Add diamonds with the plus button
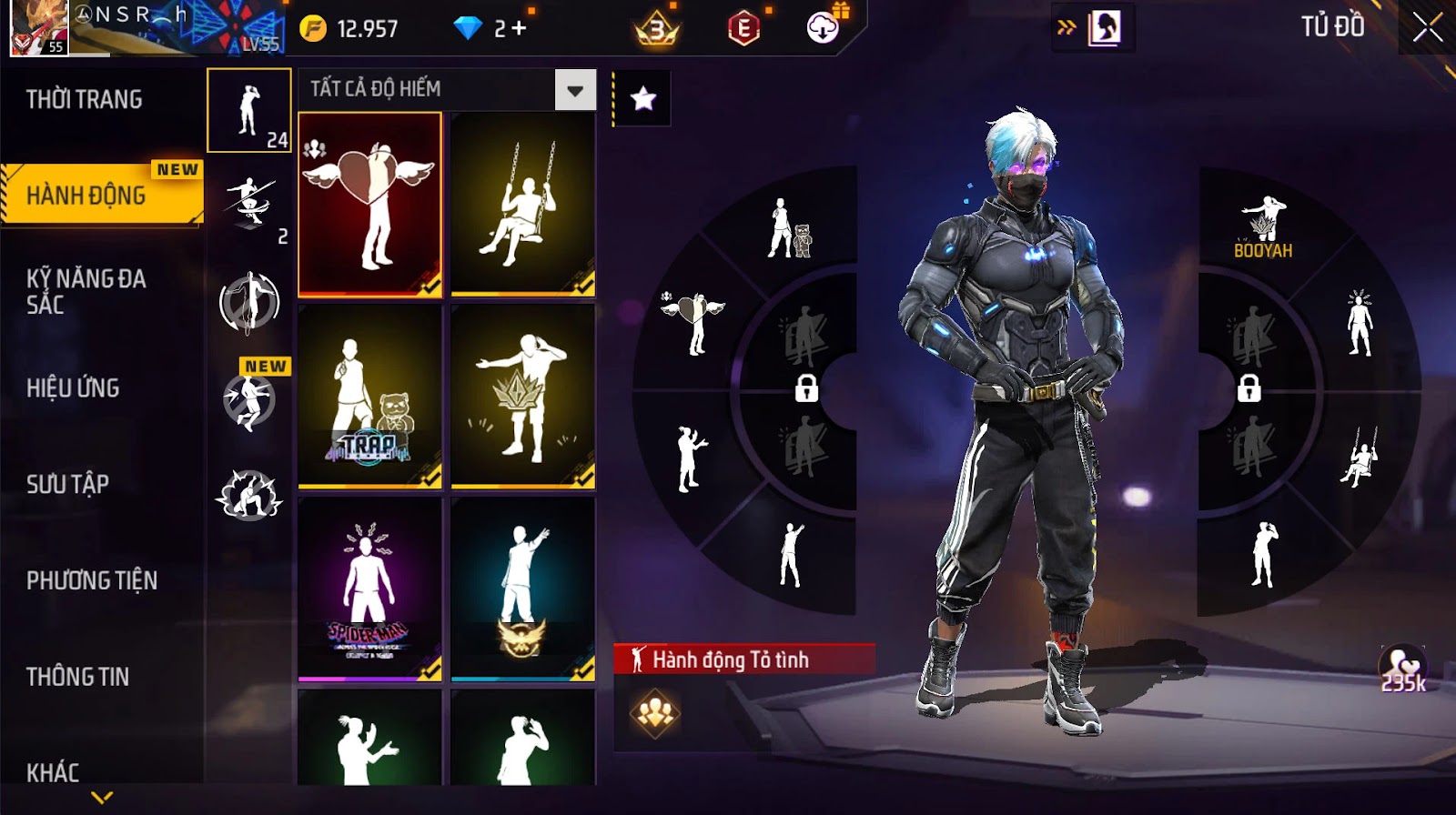Screen dimensions: 1456x815 tap(519, 28)
